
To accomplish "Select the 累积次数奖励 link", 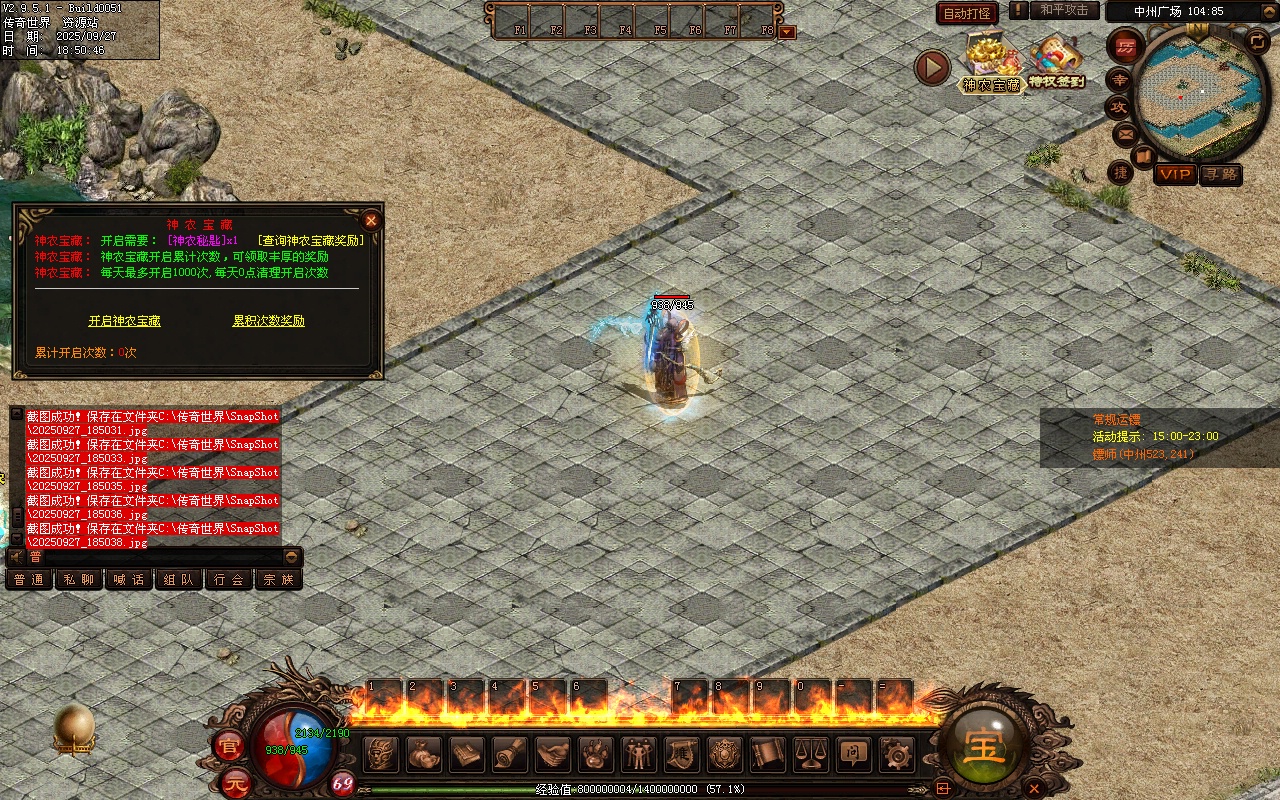I will pyautogui.click(x=269, y=321).
